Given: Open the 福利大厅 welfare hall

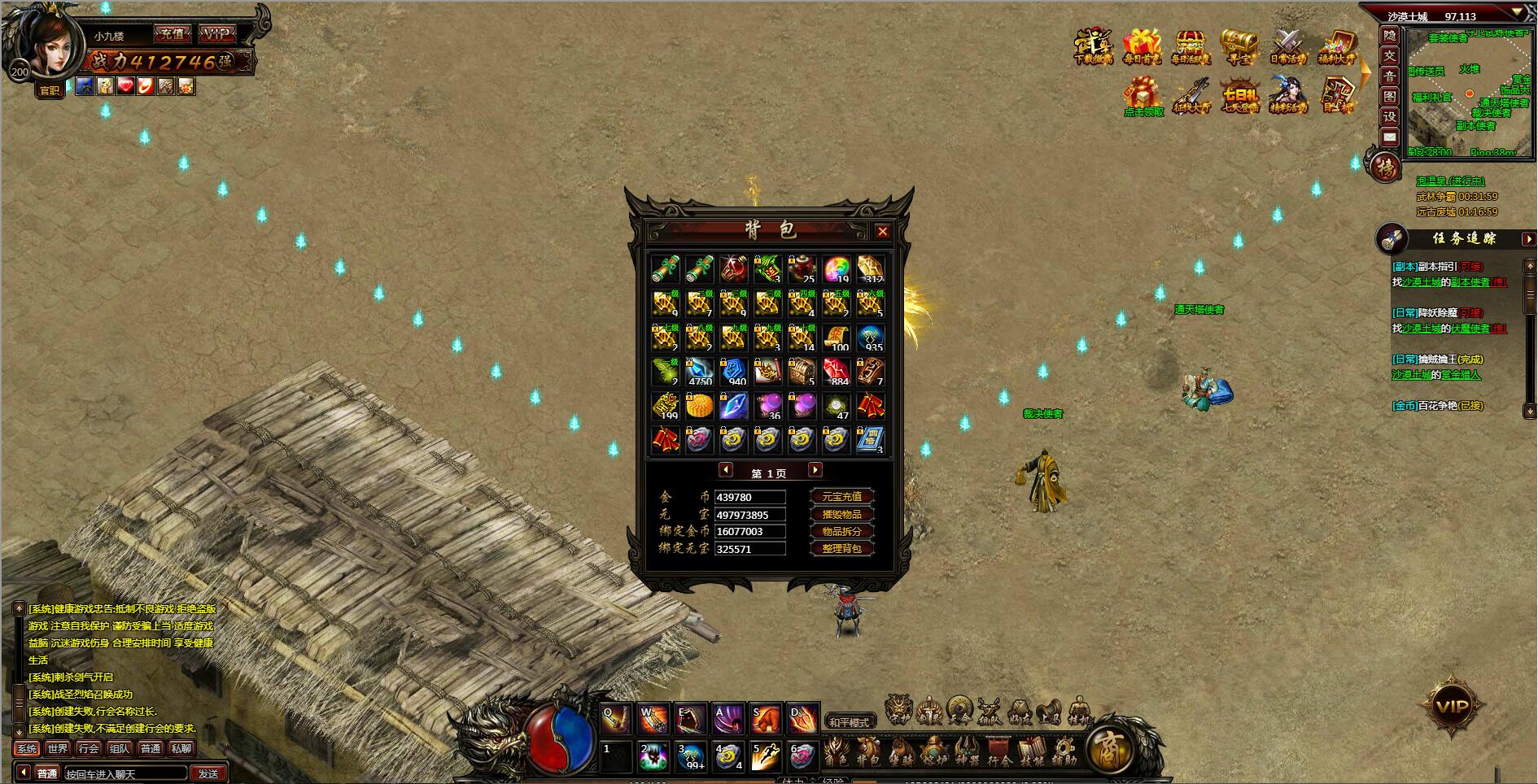Looking at the screenshot, I should [x=1337, y=46].
